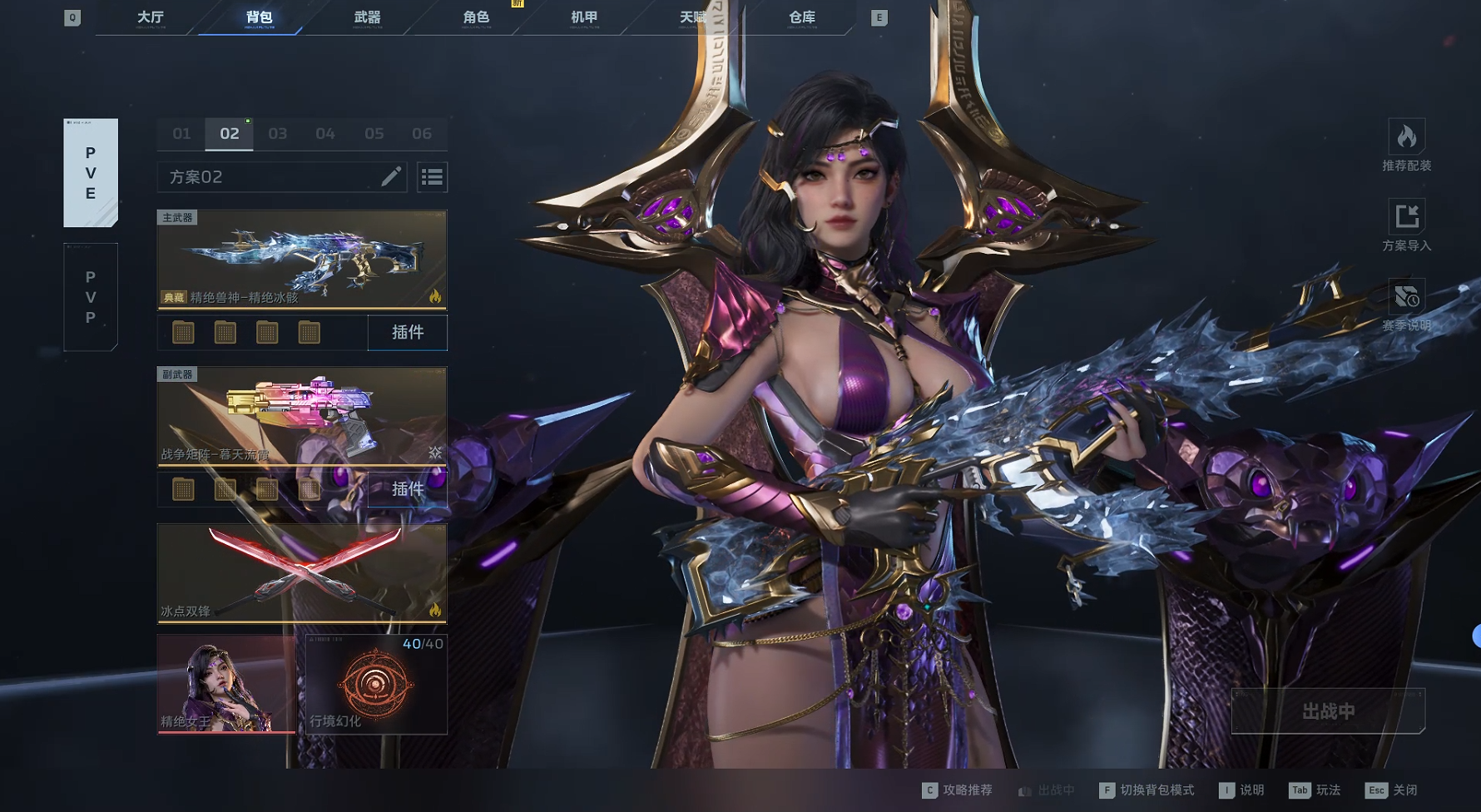Open the 行境幻化 slot

[x=376, y=684]
